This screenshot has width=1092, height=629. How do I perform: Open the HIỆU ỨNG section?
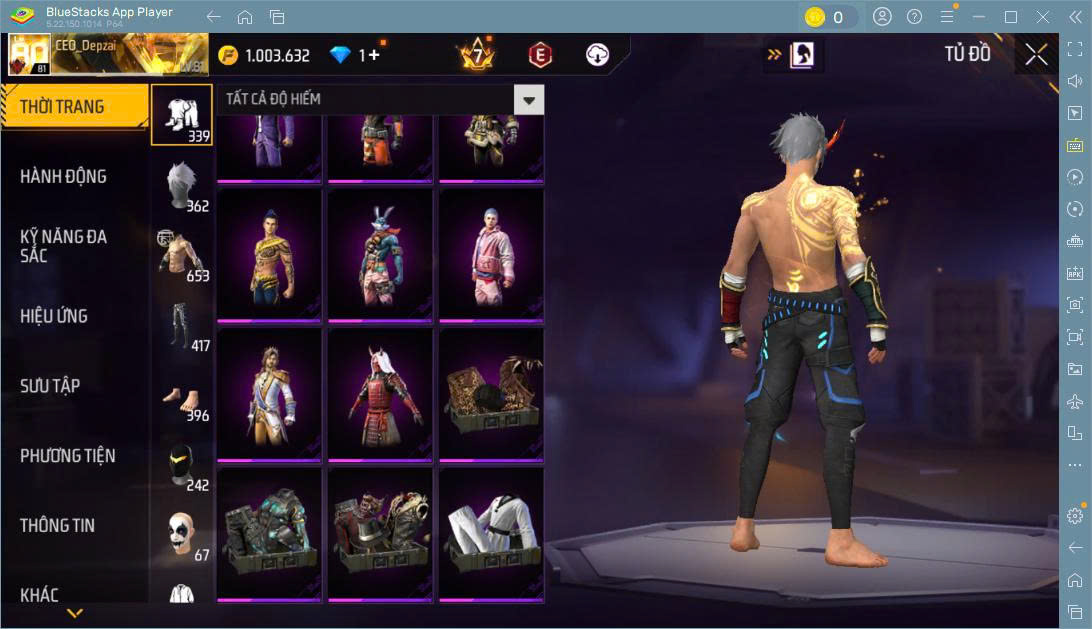tap(54, 316)
